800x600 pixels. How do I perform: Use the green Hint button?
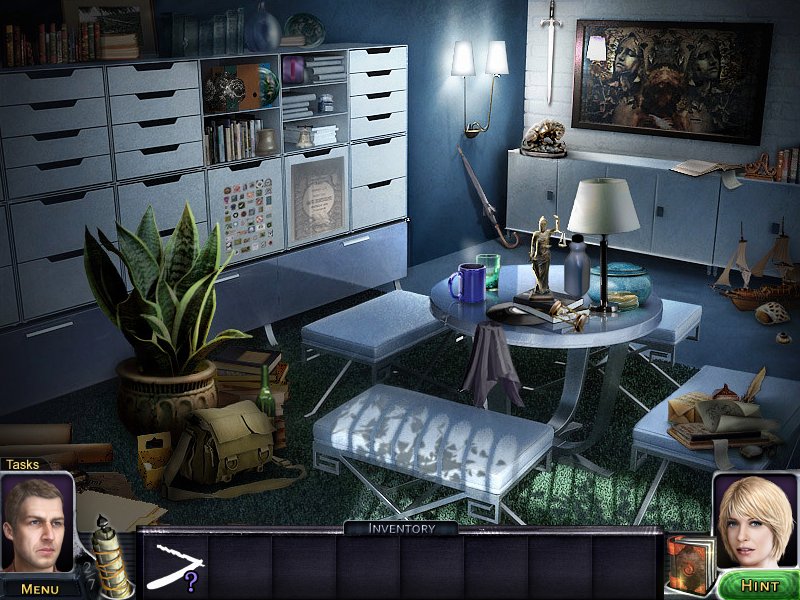click(x=755, y=583)
